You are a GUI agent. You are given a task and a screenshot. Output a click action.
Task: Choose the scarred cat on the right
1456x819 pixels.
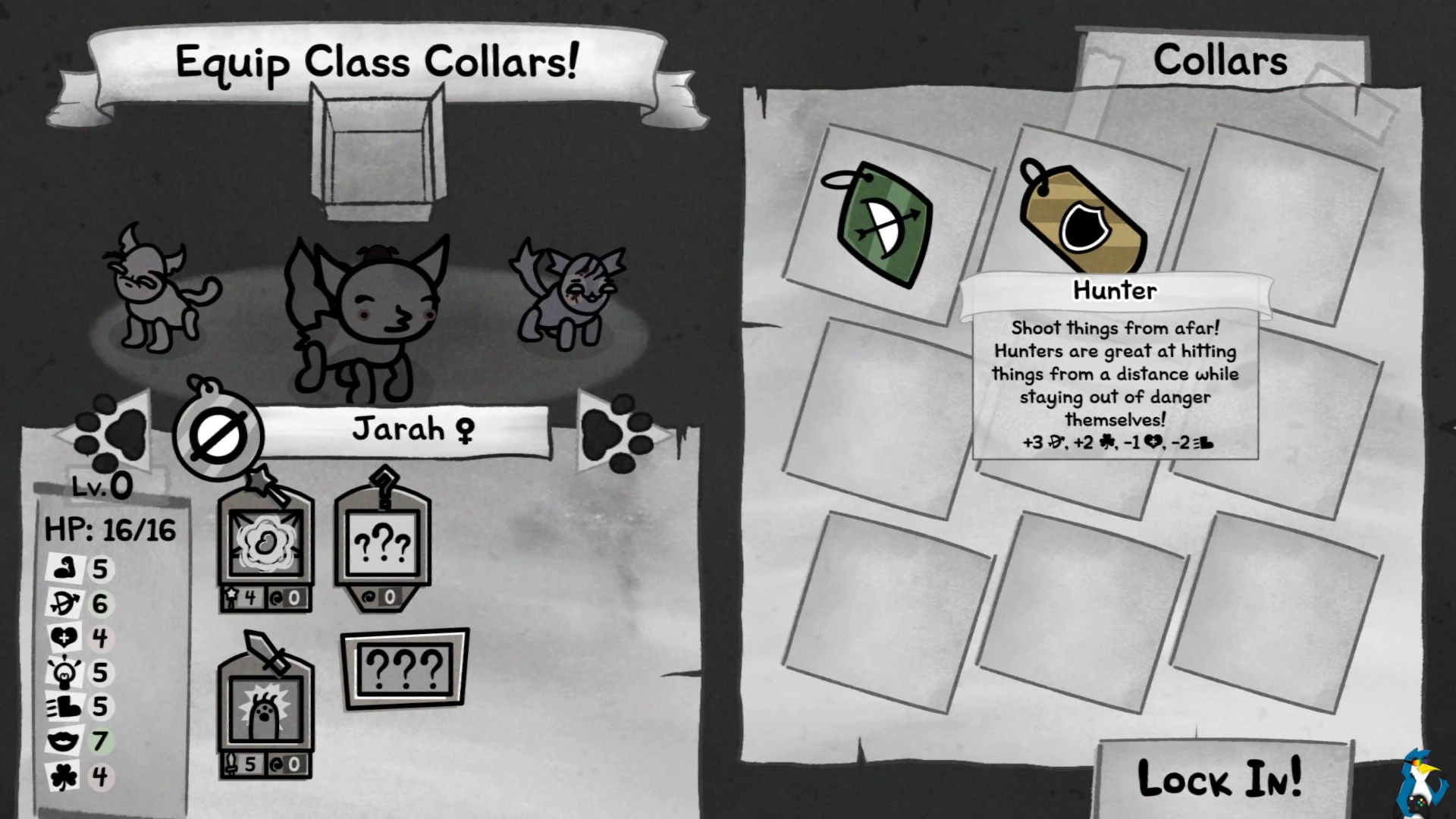coord(570,297)
